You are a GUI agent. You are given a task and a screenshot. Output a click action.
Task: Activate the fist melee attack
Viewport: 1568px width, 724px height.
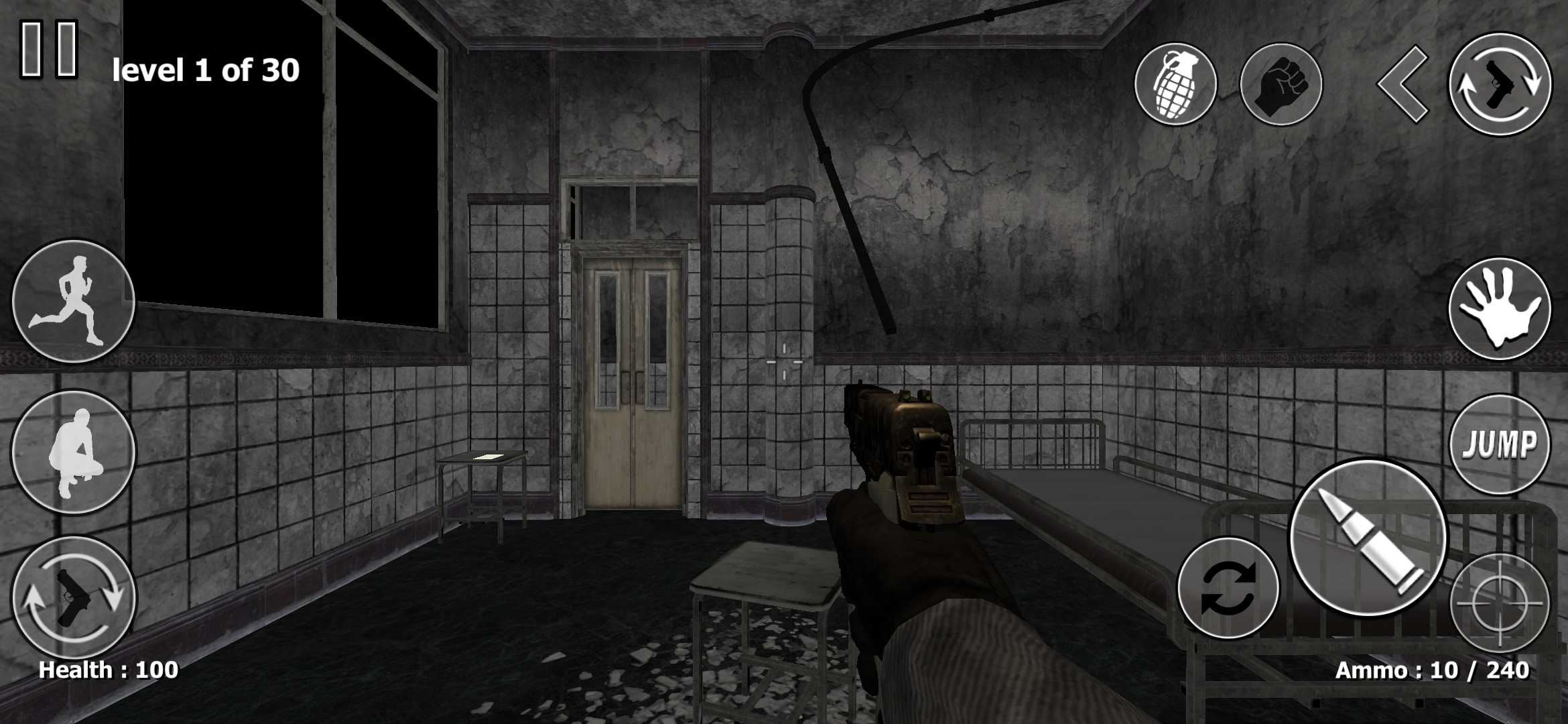pyautogui.click(x=1281, y=84)
